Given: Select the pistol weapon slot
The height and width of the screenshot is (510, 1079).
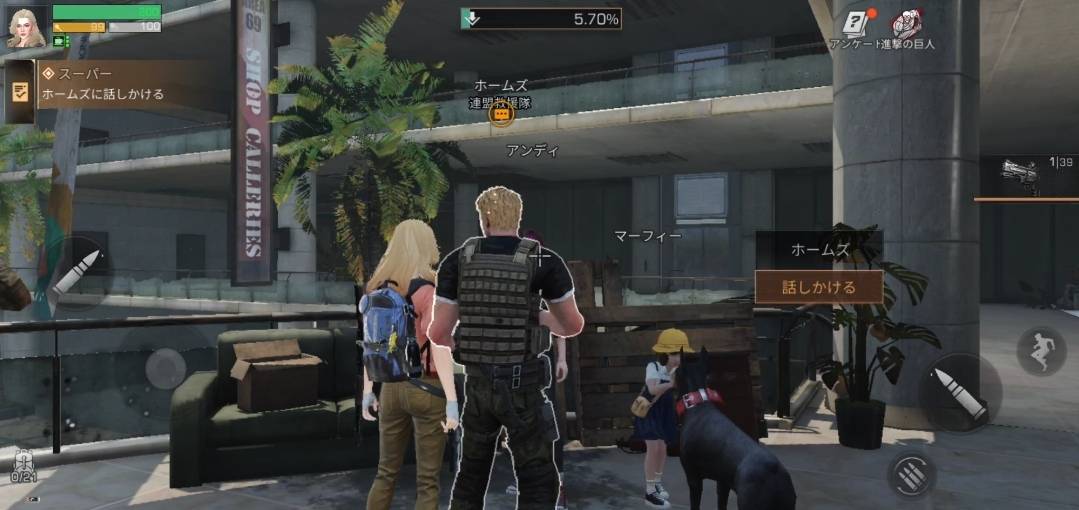Looking at the screenshot, I should click(x=1027, y=178).
